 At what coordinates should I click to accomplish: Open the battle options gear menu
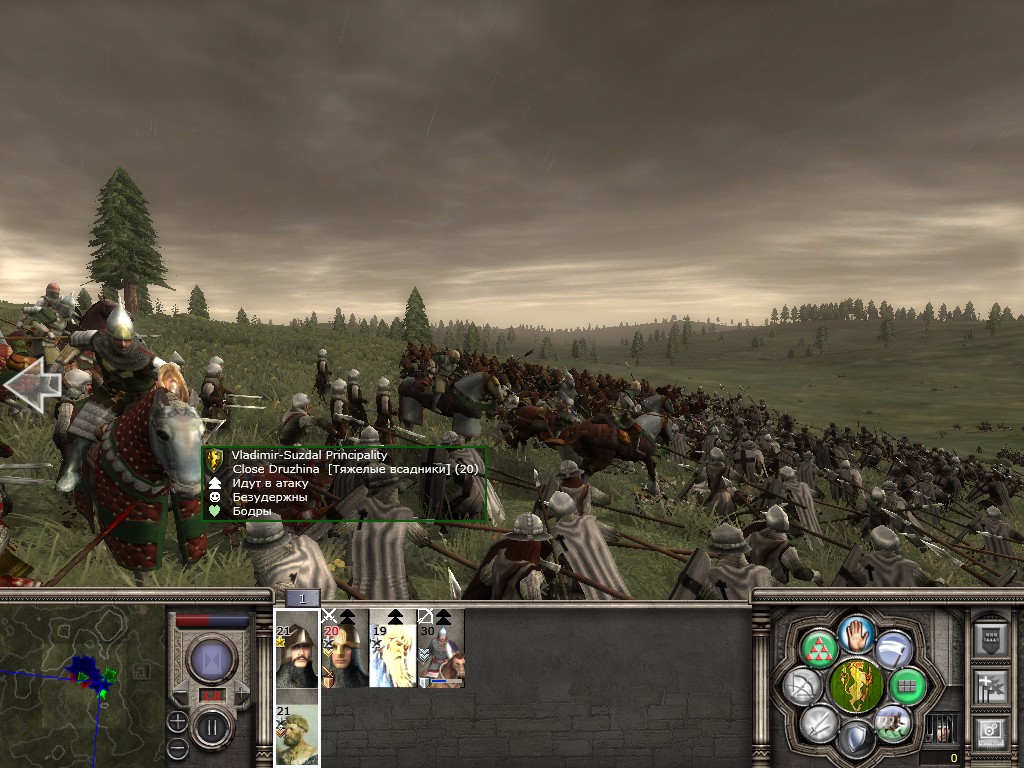point(991,734)
